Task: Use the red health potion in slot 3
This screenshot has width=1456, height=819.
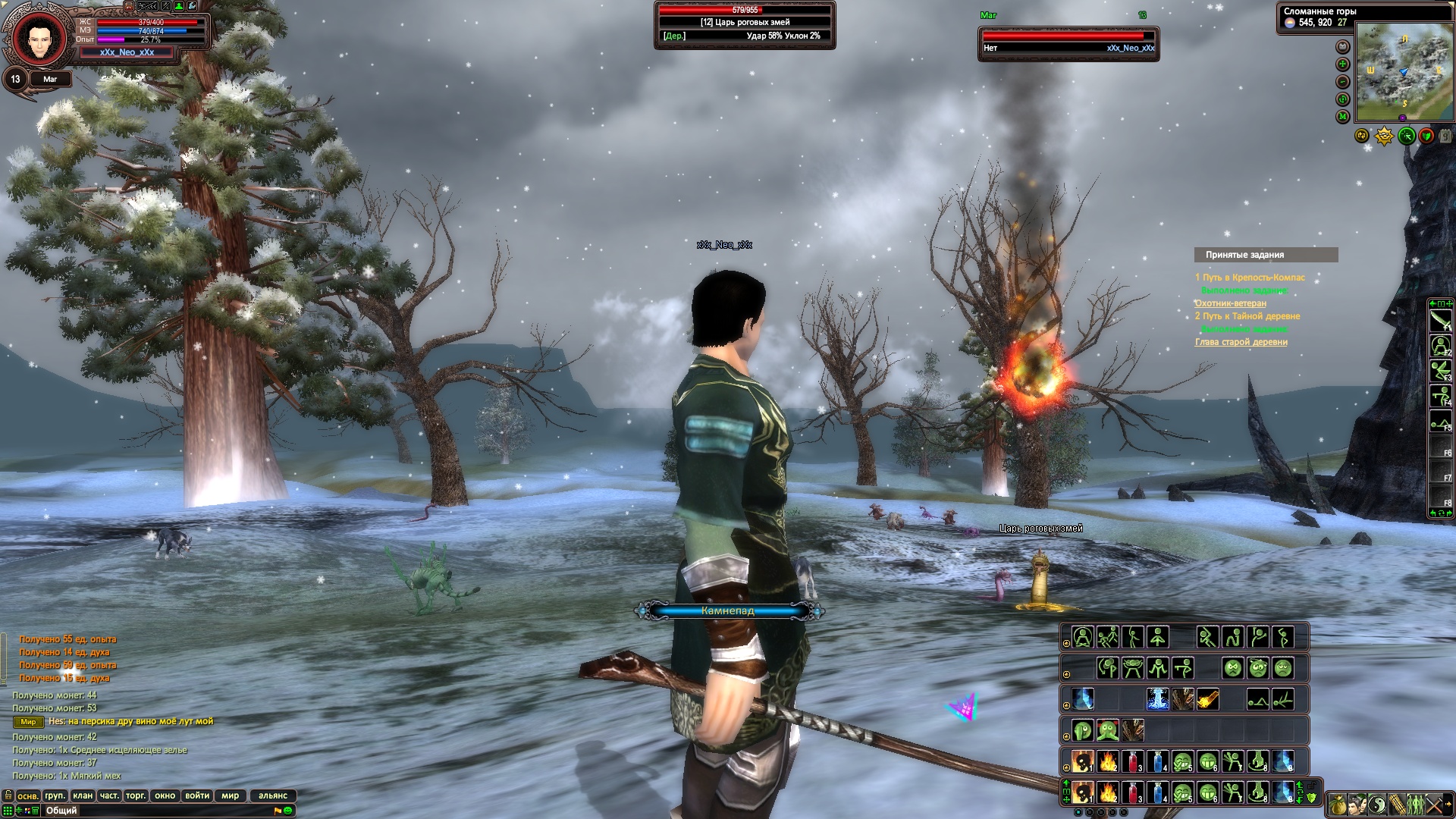Action: tap(1132, 792)
